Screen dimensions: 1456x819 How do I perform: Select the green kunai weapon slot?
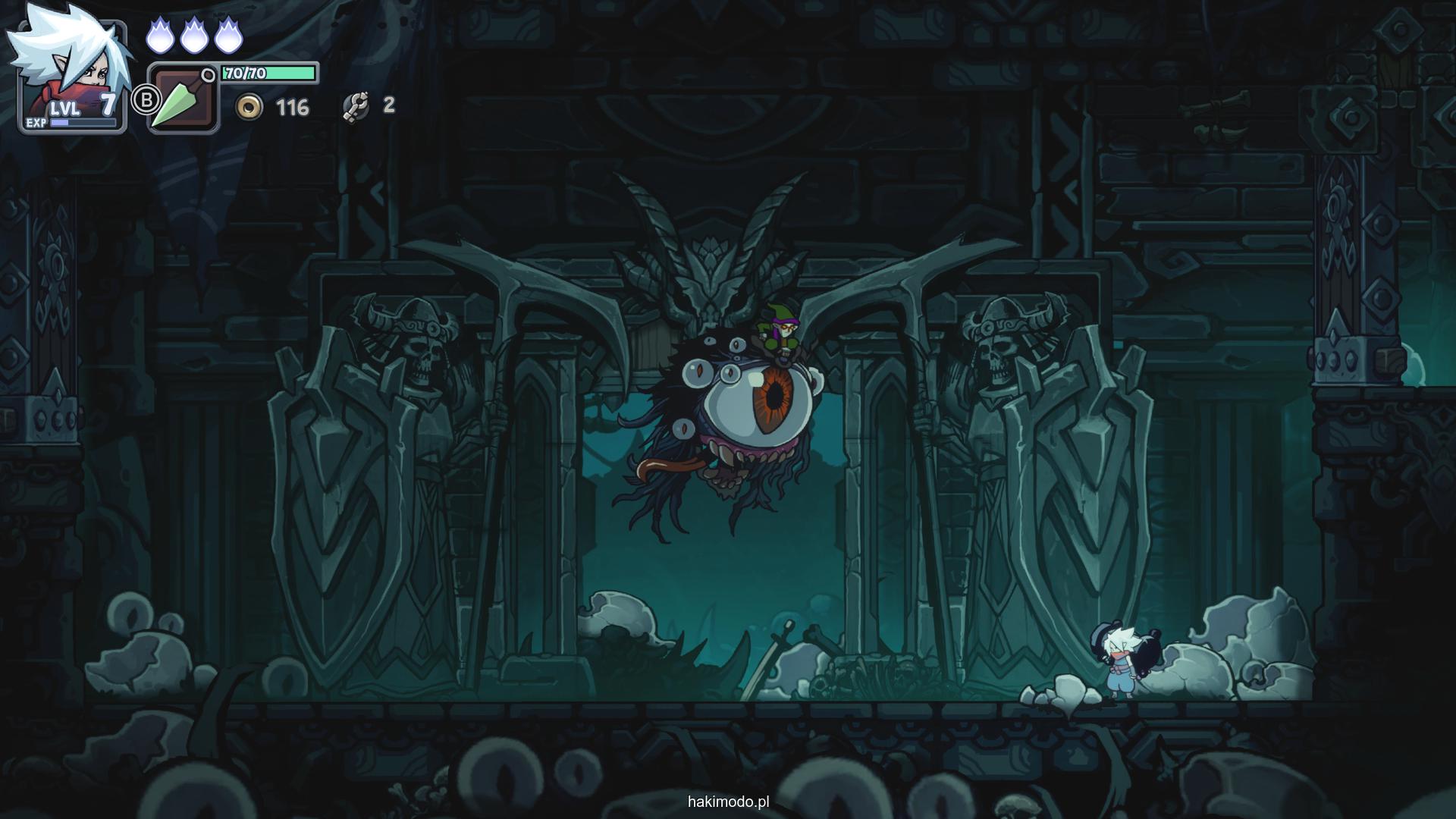[x=184, y=99]
